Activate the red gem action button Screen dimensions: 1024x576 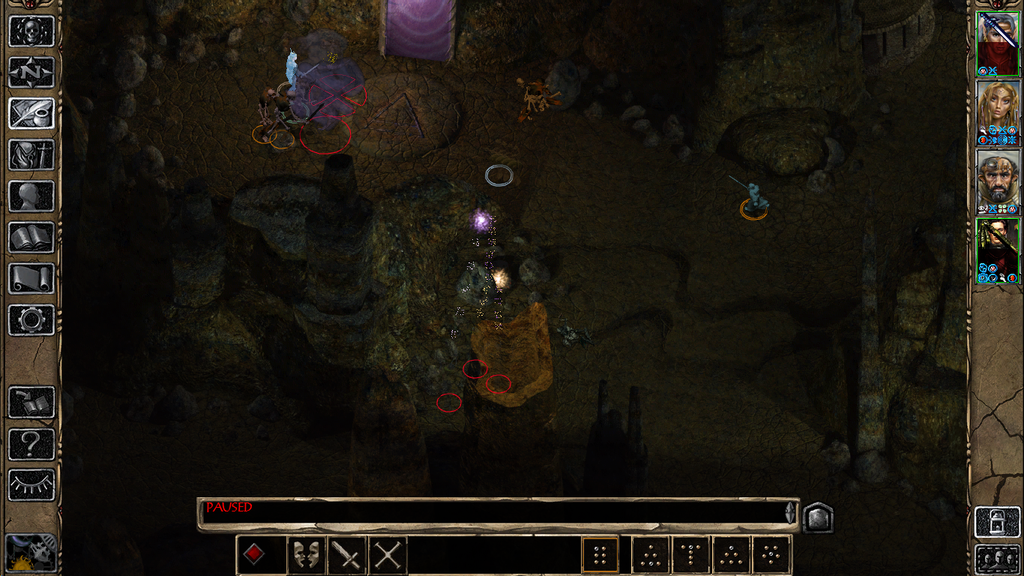coord(255,554)
